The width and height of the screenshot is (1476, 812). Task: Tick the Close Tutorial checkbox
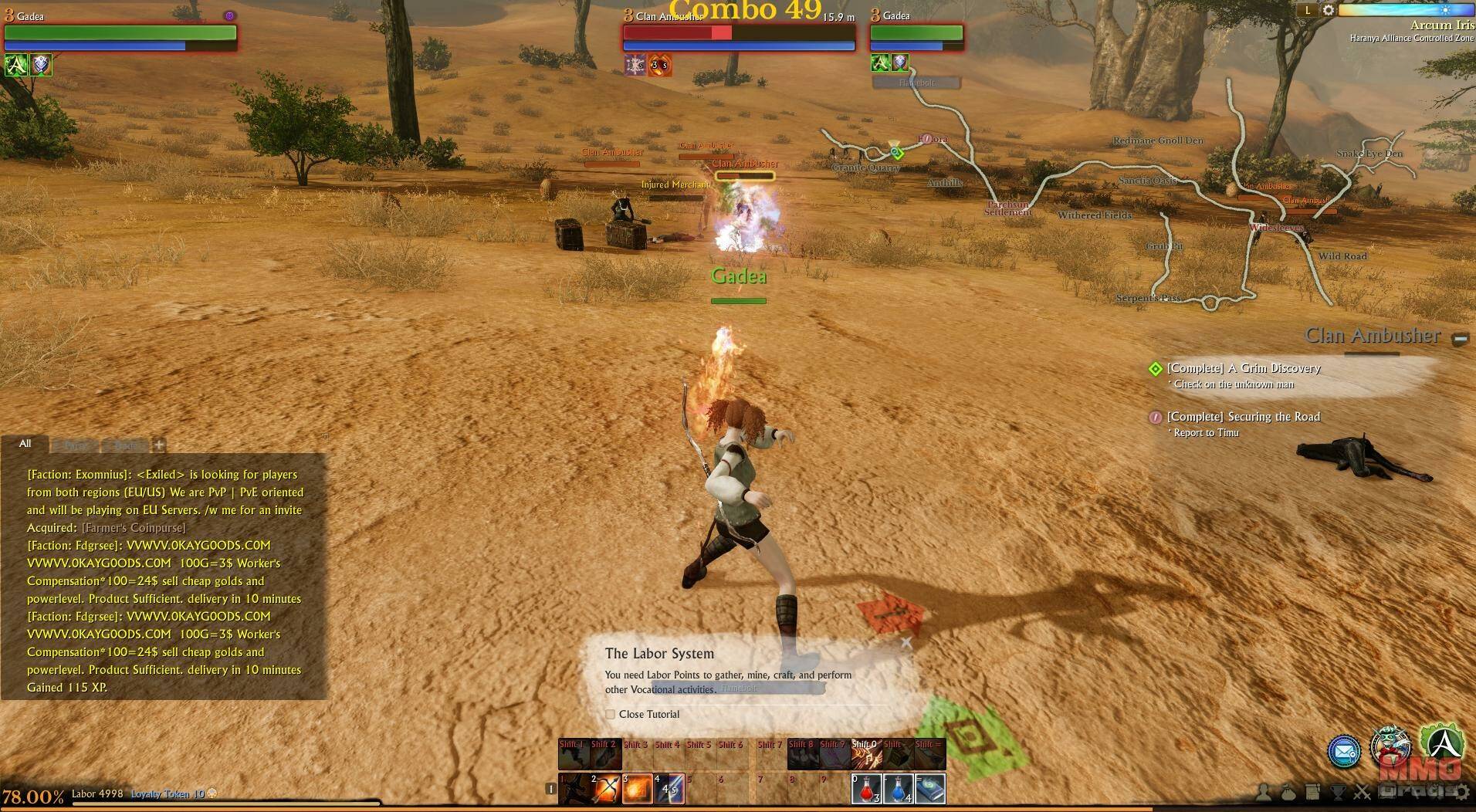pyautogui.click(x=611, y=715)
